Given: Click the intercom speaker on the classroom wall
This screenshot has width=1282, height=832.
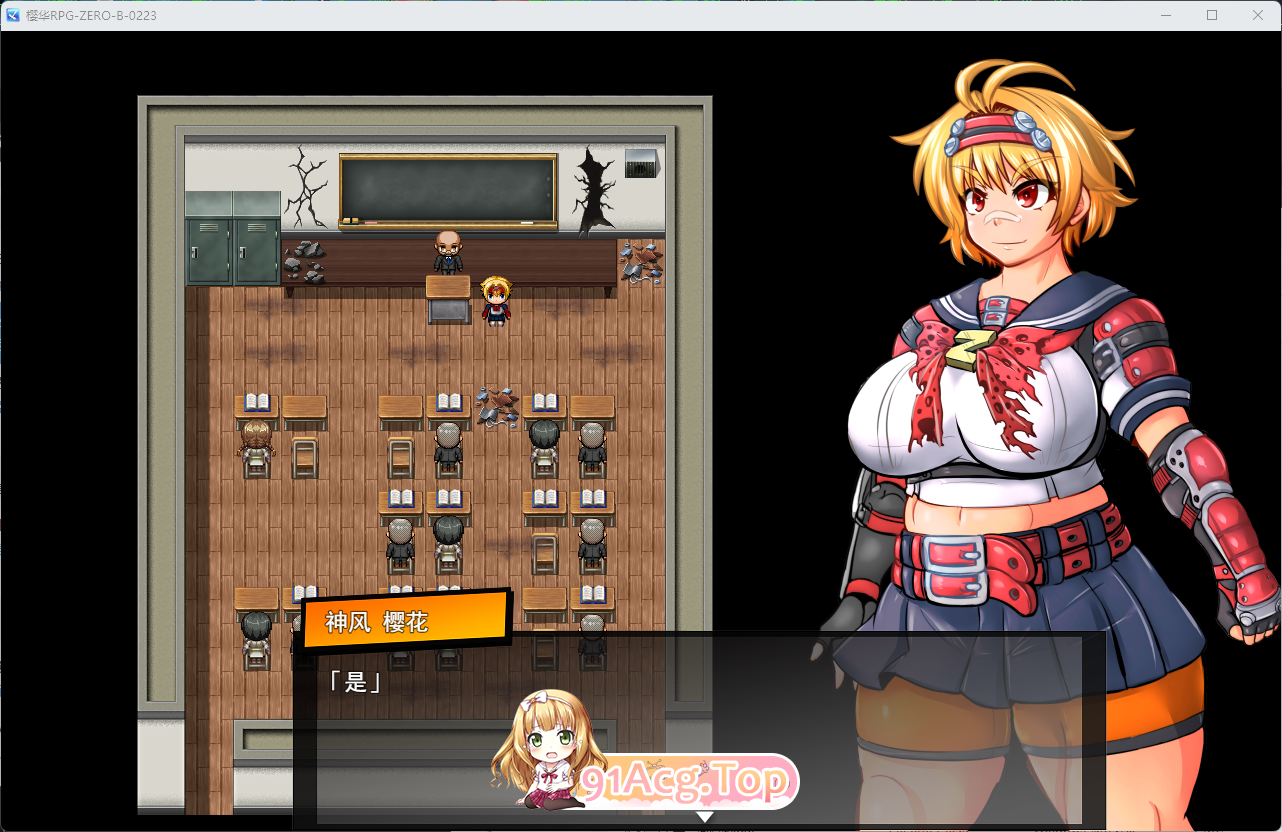Looking at the screenshot, I should click(641, 162).
